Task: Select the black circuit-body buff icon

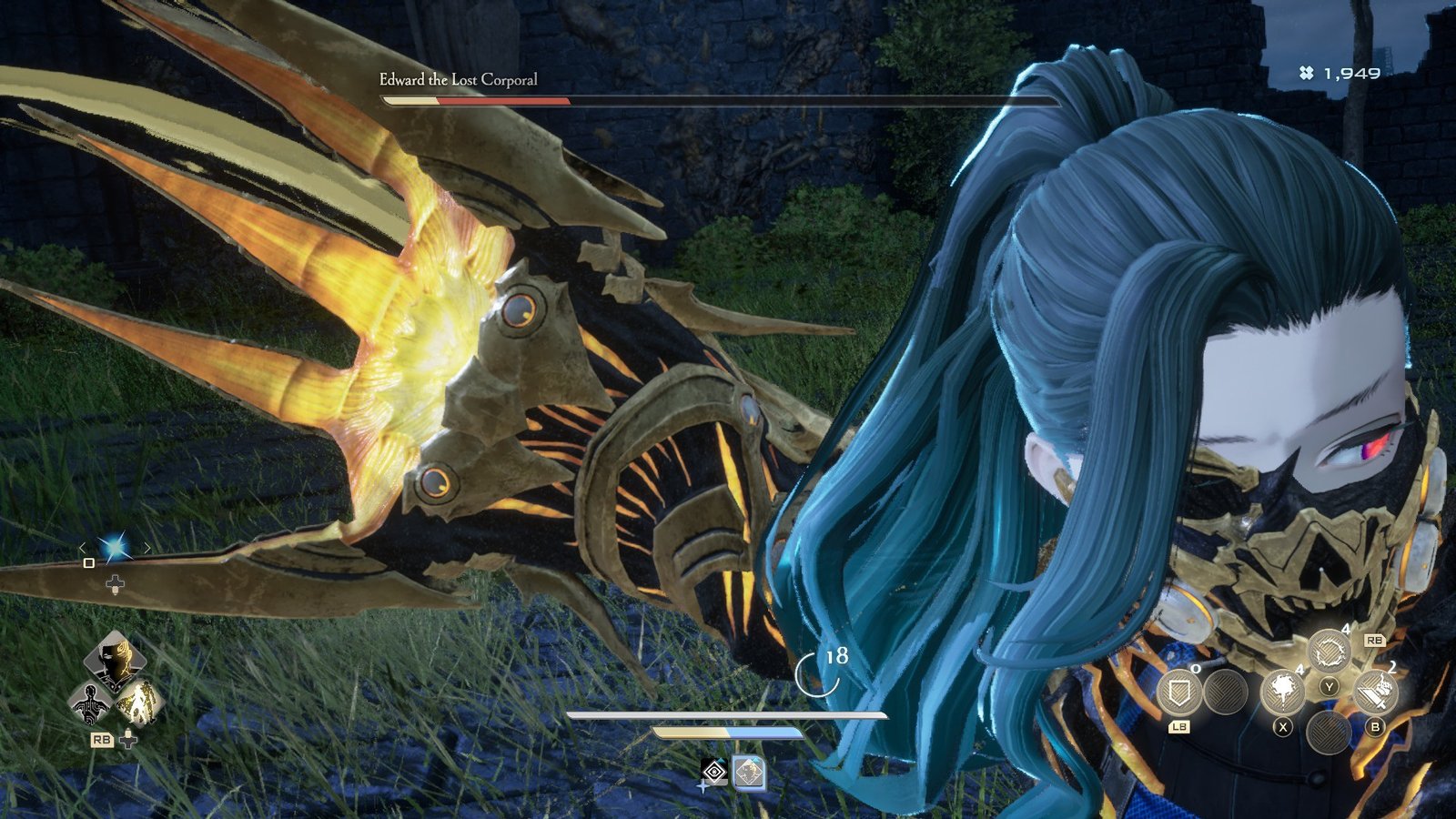Action: tap(91, 703)
